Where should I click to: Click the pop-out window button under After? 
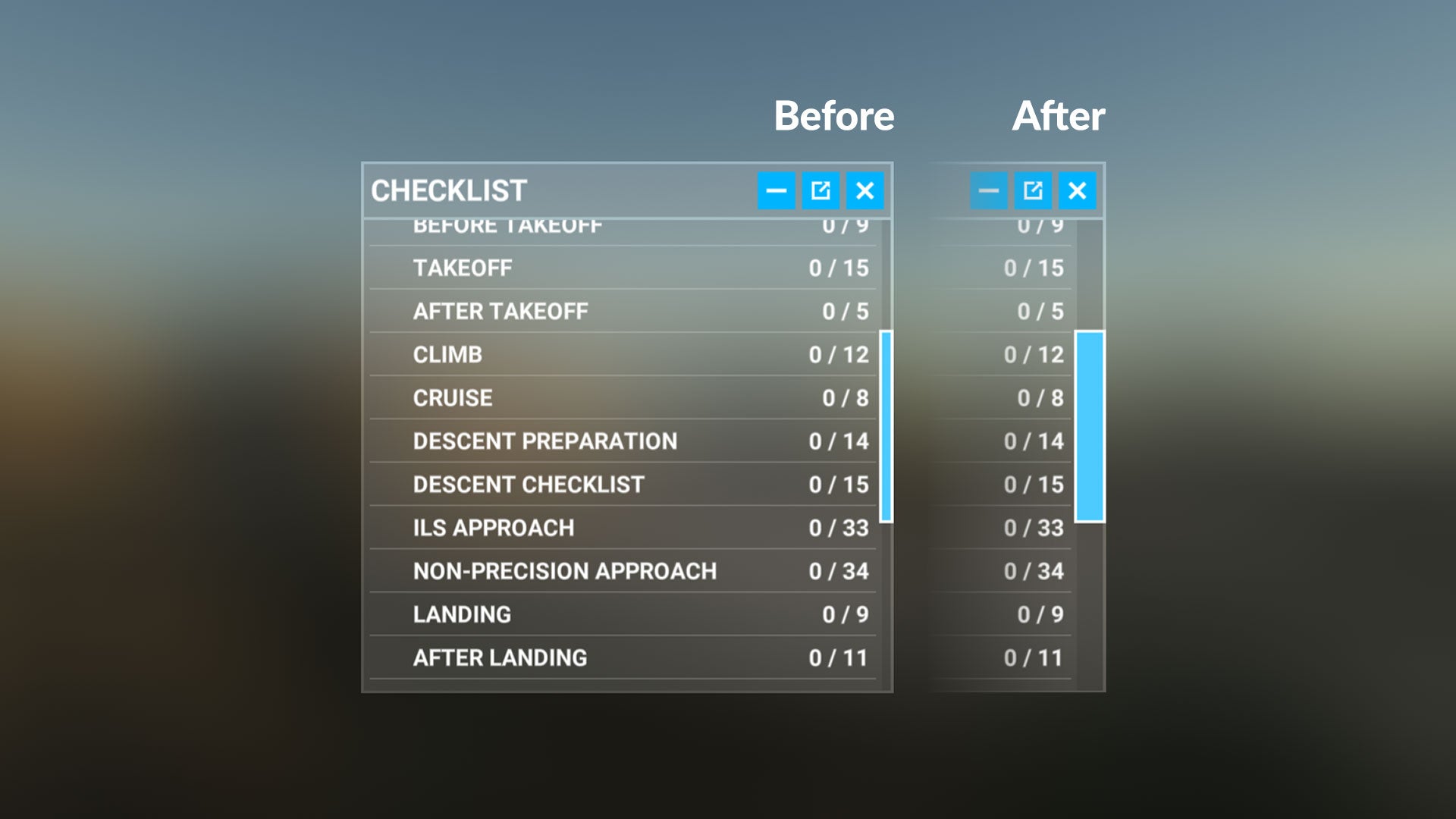[x=1033, y=190]
